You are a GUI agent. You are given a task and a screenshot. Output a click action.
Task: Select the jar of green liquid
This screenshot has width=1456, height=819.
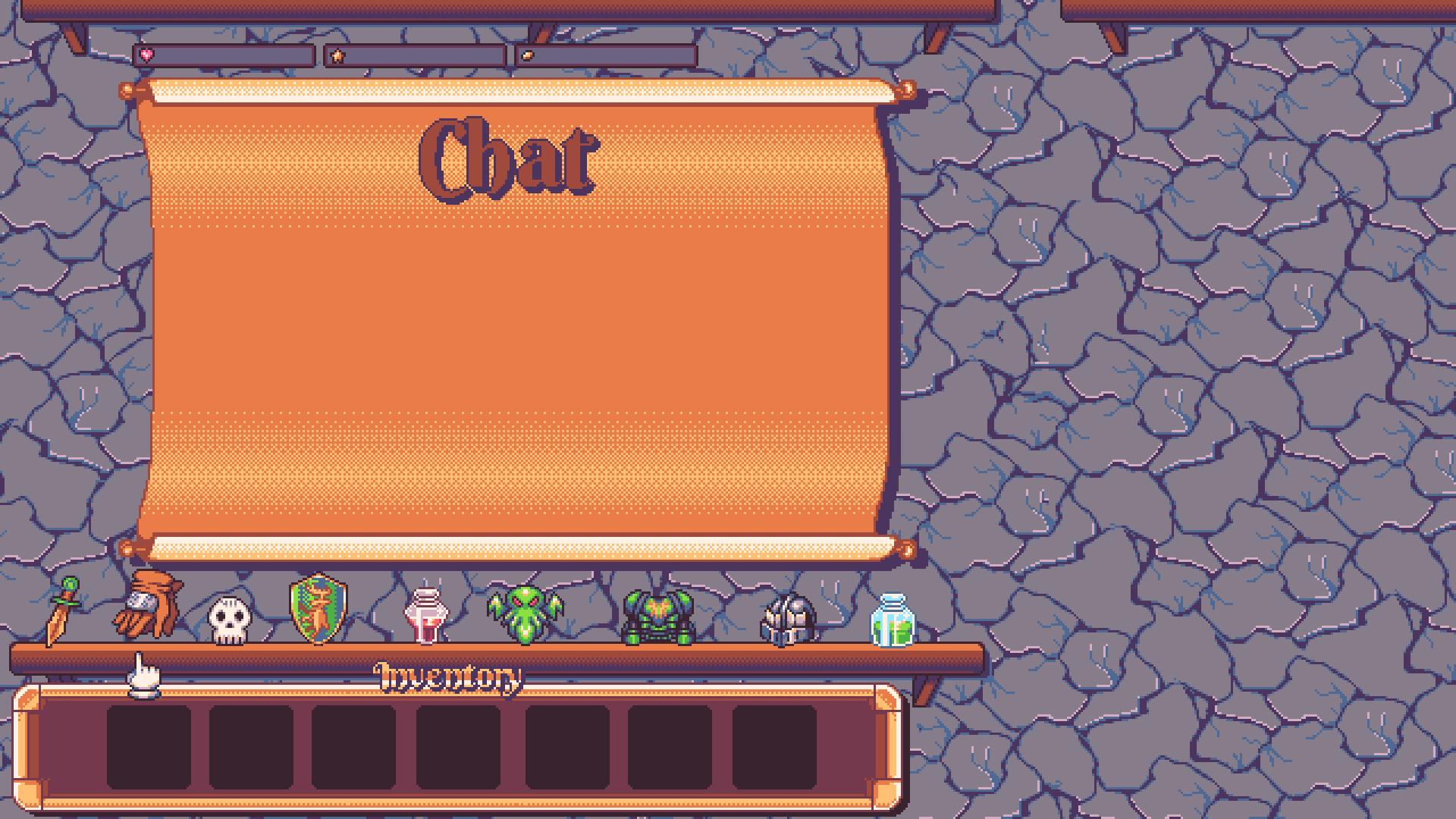(x=893, y=620)
